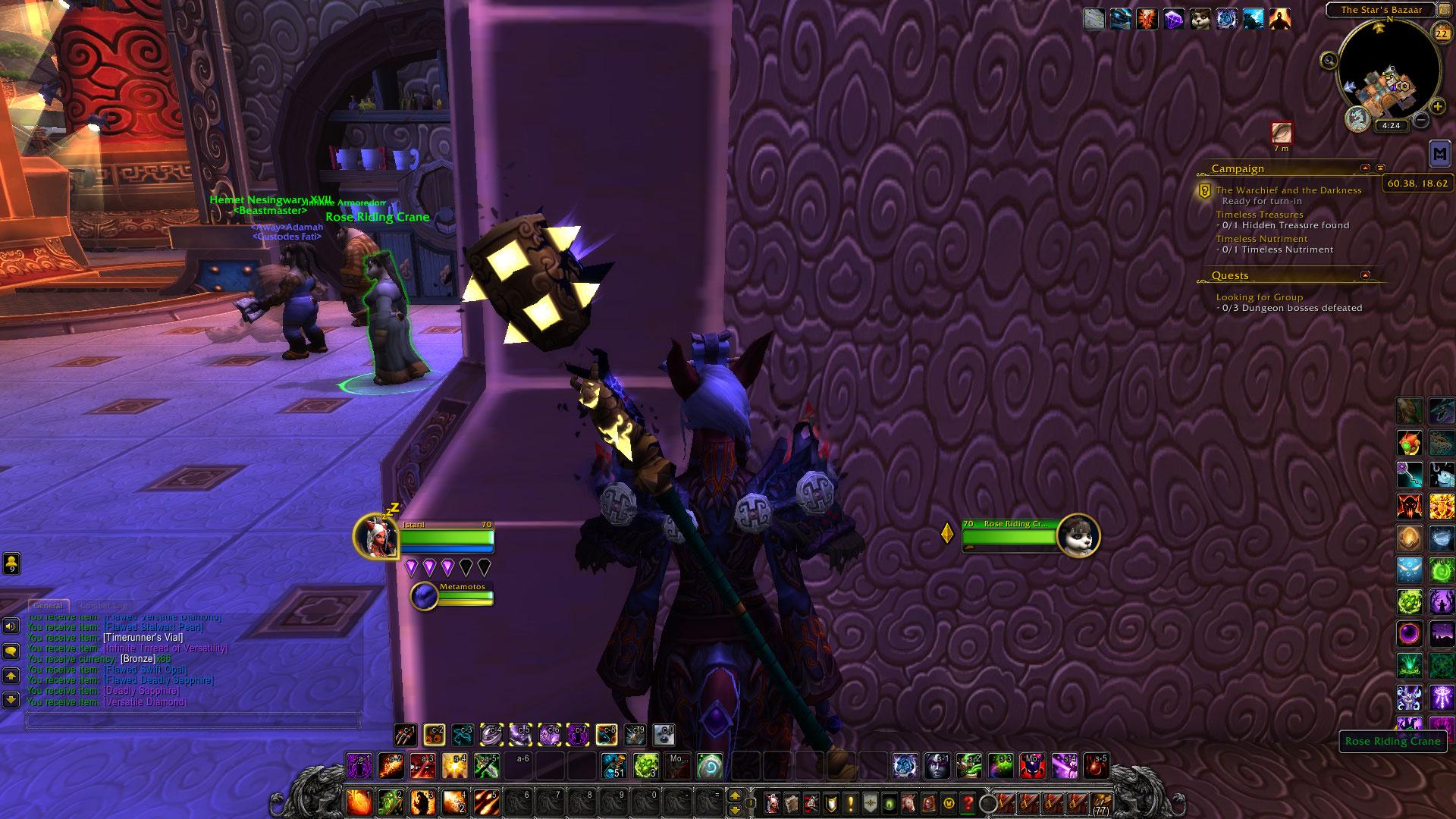1456x819 pixels.
Task: Open the calendar button showing 22
Action: pyautogui.click(x=1440, y=32)
